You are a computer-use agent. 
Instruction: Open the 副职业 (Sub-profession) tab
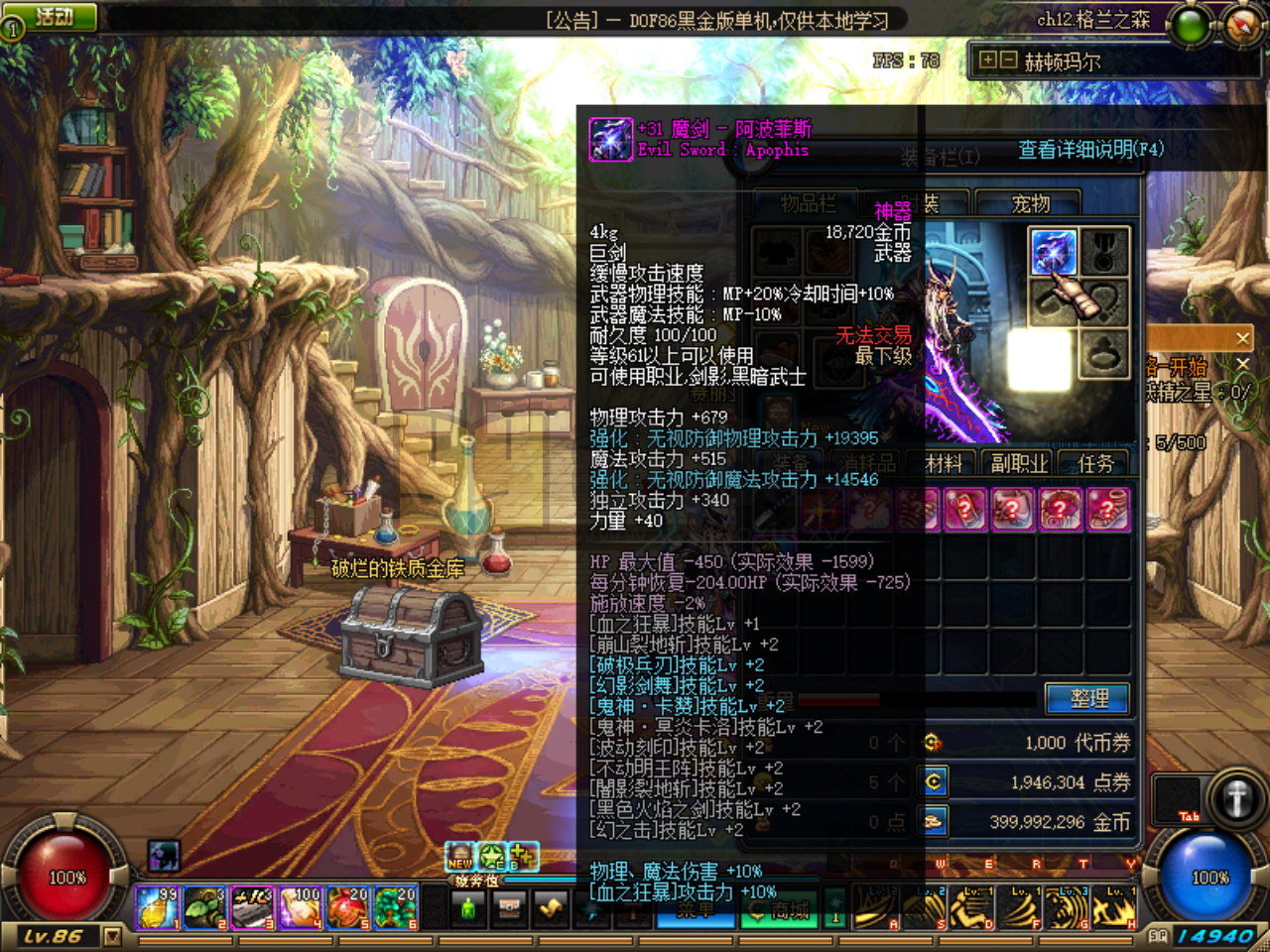tap(1019, 463)
